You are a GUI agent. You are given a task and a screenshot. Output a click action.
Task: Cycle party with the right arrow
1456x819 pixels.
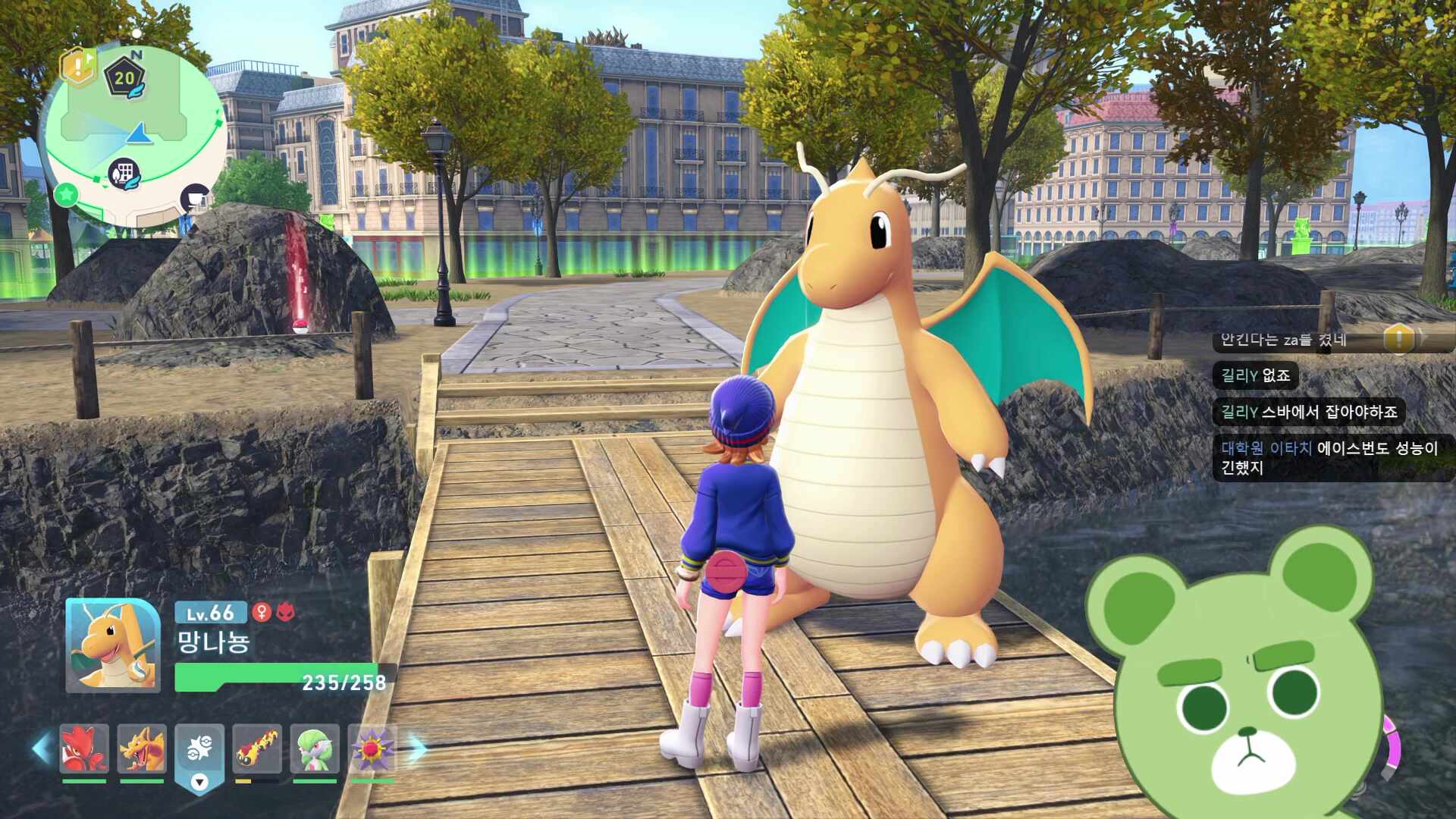pyautogui.click(x=418, y=748)
